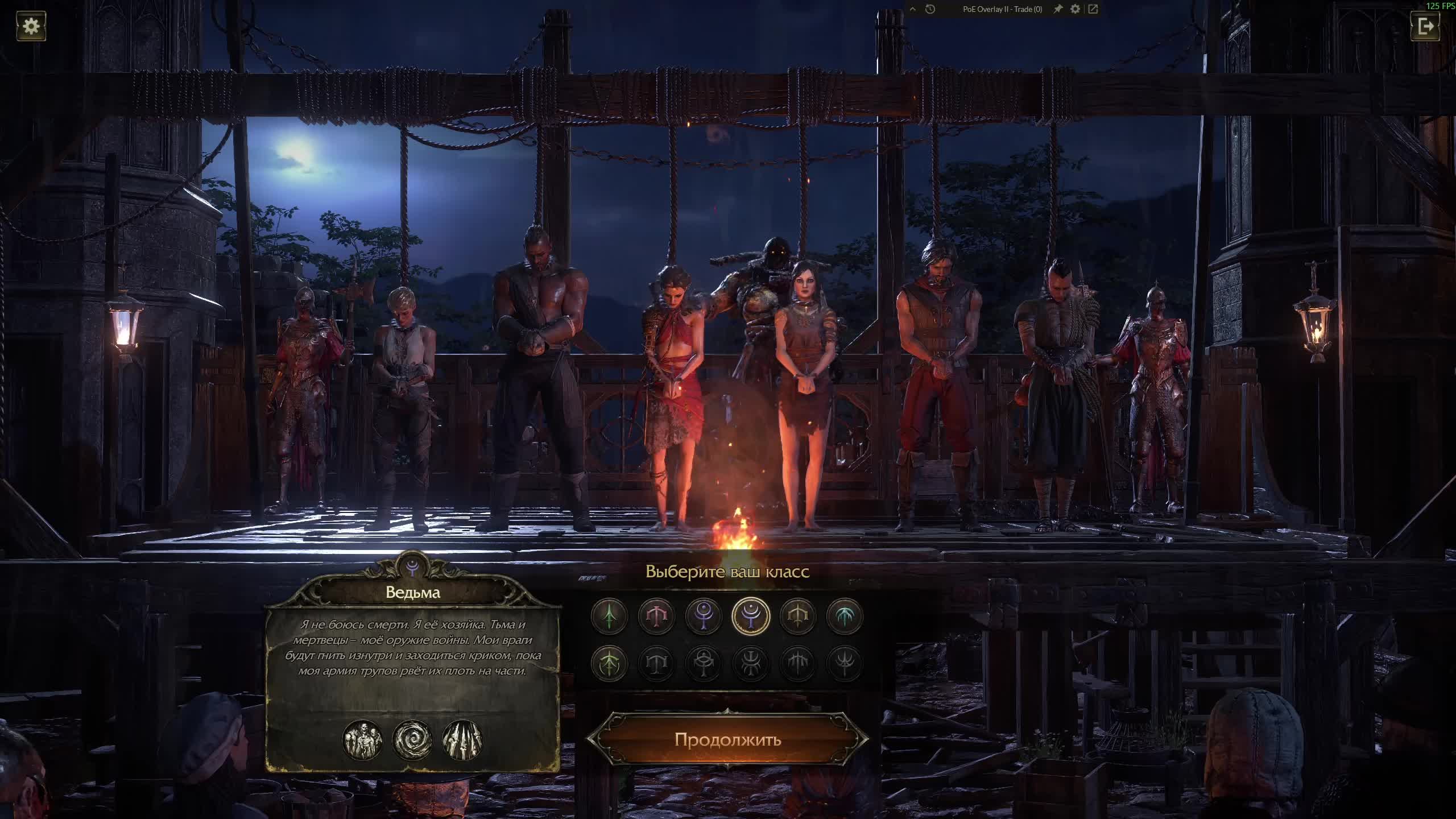Image resolution: width=1456 pixels, height=819 pixels.
Task: Select the gold-ringed Witch class emblem
Action: [751, 615]
